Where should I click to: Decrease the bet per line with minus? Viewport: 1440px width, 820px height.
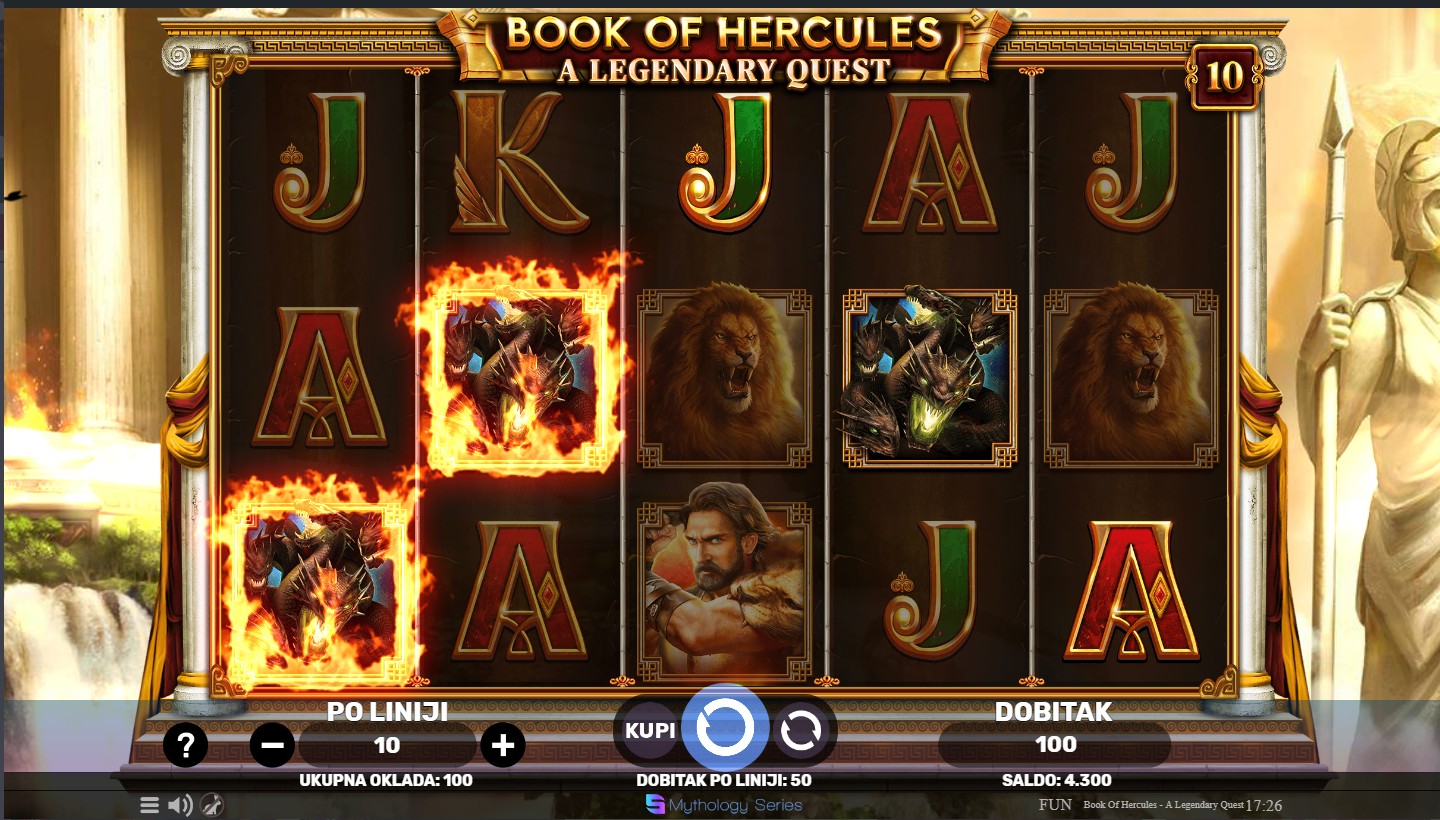[272, 745]
